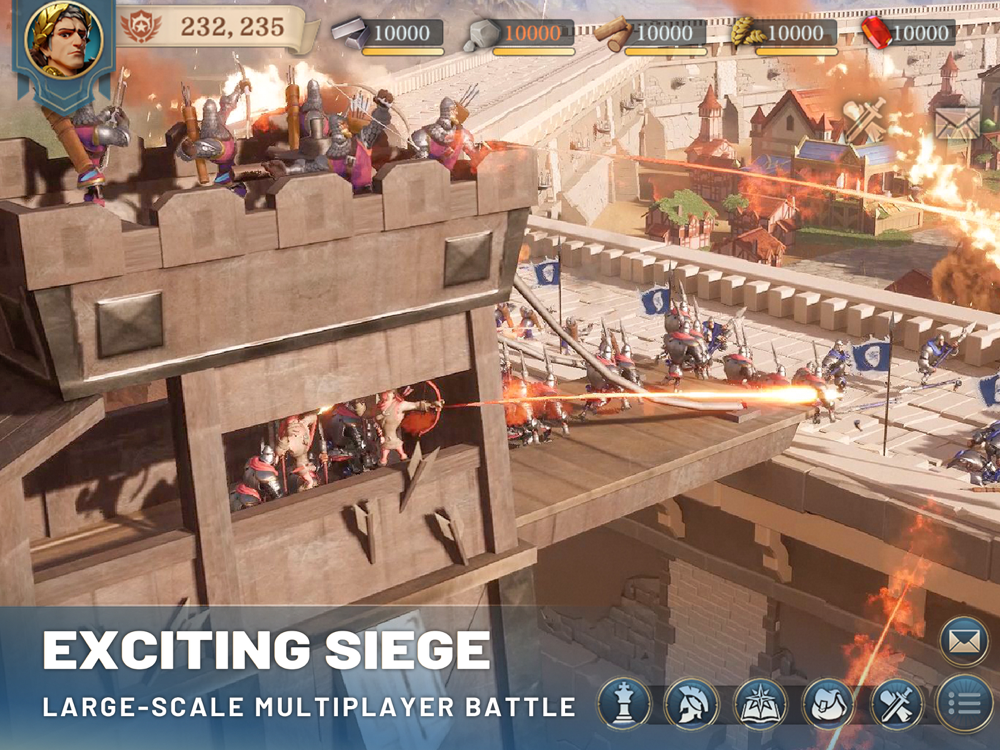Open the round mail envelope button
This screenshot has height=750, width=1000.
point(964,642)
